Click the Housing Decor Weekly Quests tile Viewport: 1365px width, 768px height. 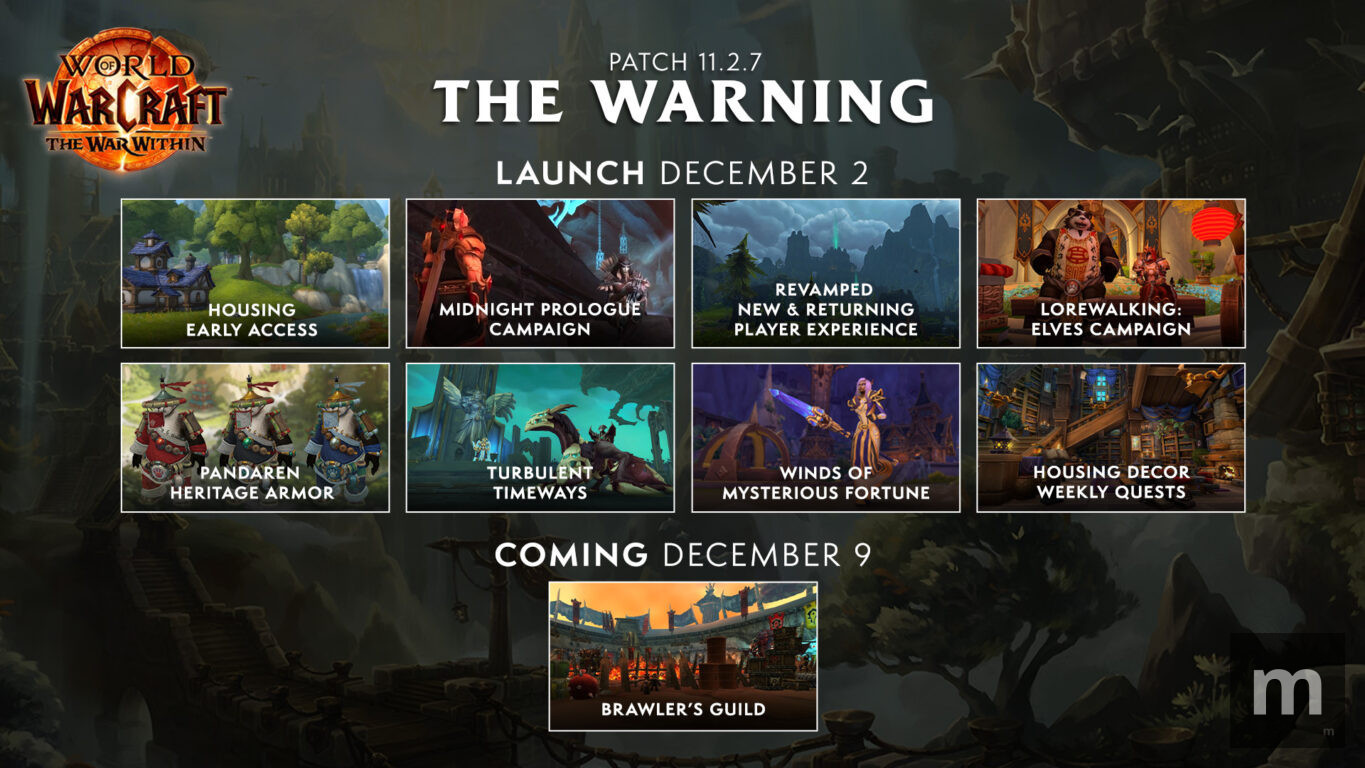[x=1111, y=437]
